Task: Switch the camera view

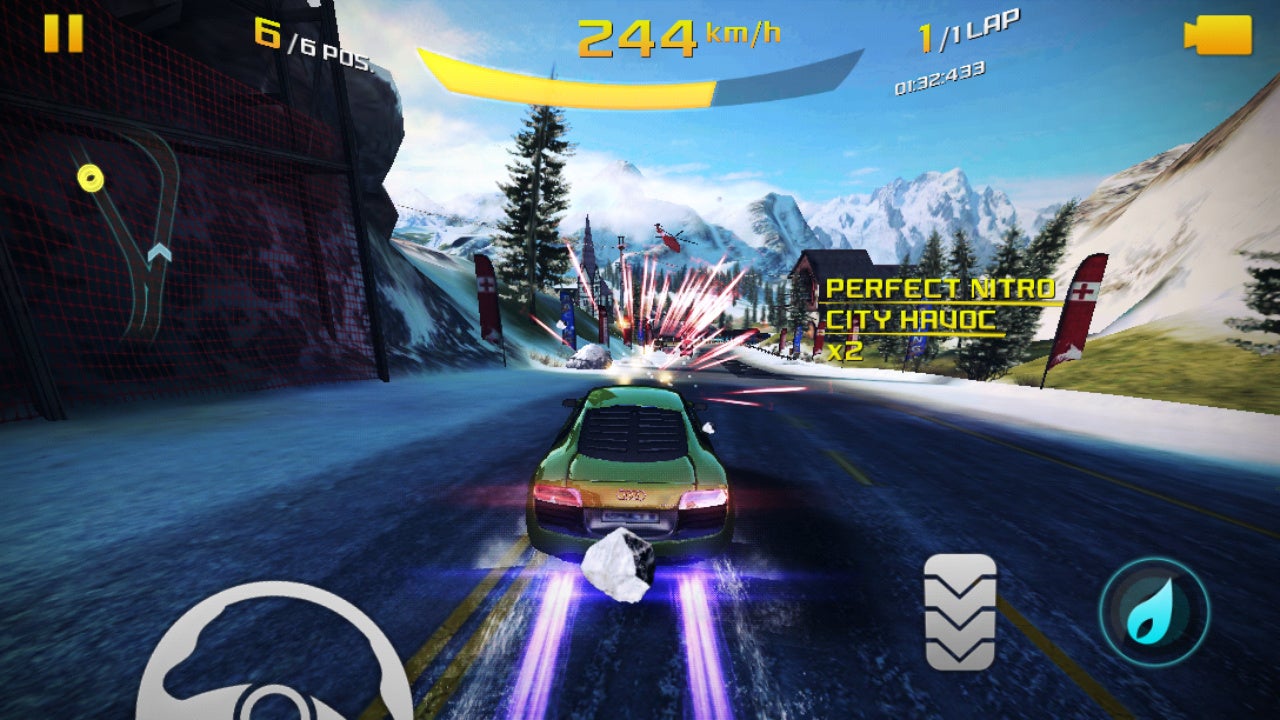Action: pos(1218,35)
